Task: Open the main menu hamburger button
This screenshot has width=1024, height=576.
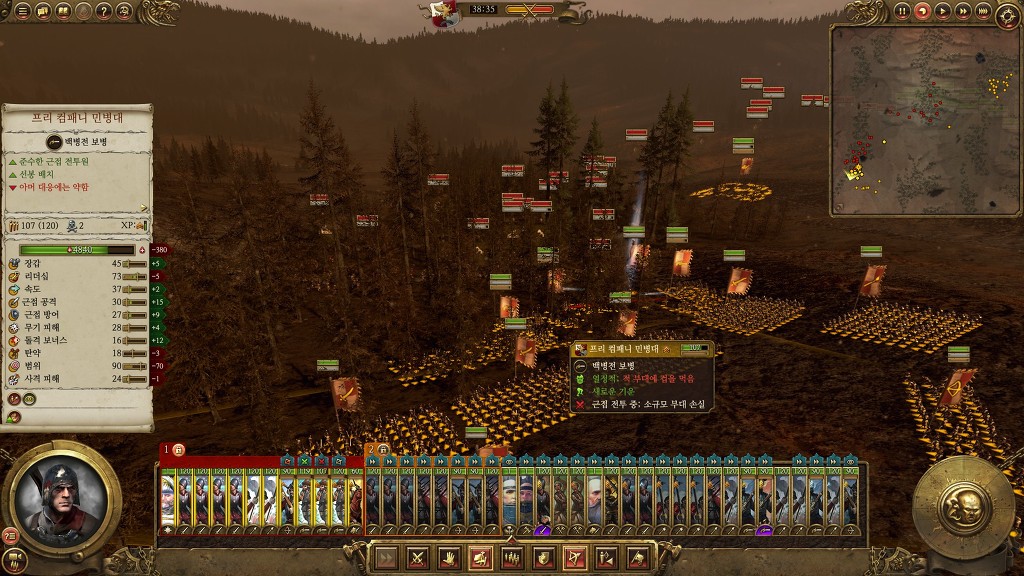Action: click(22, 11)
